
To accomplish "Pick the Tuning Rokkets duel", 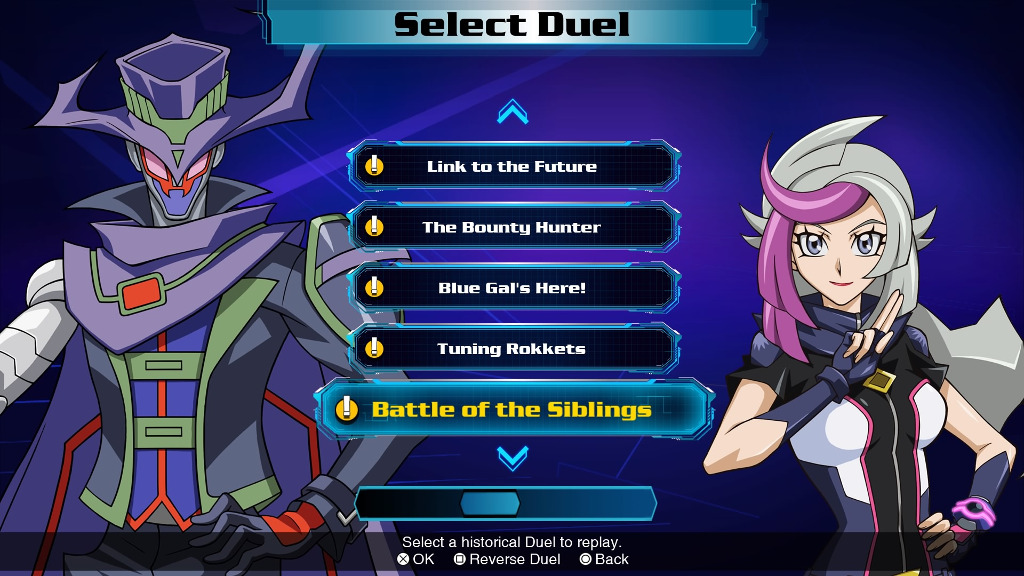I will click(x=513, y=349).
